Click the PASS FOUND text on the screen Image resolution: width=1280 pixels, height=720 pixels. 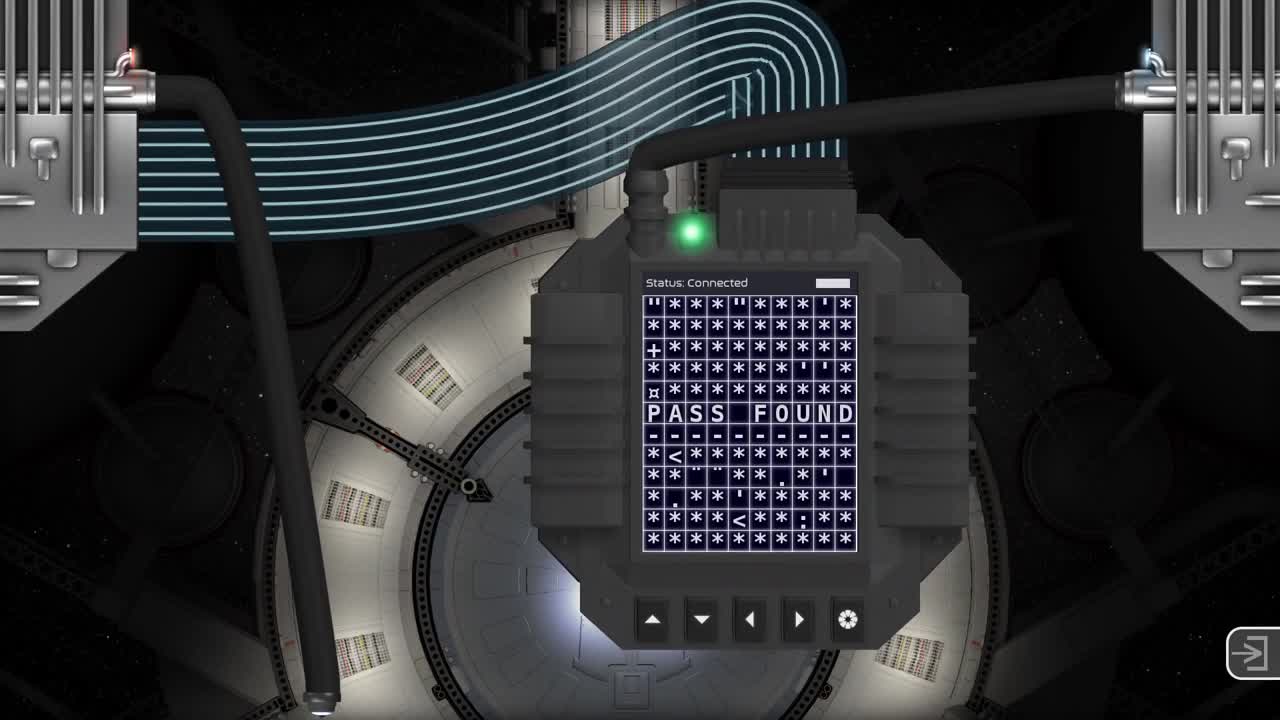click(x=747, y=412)
